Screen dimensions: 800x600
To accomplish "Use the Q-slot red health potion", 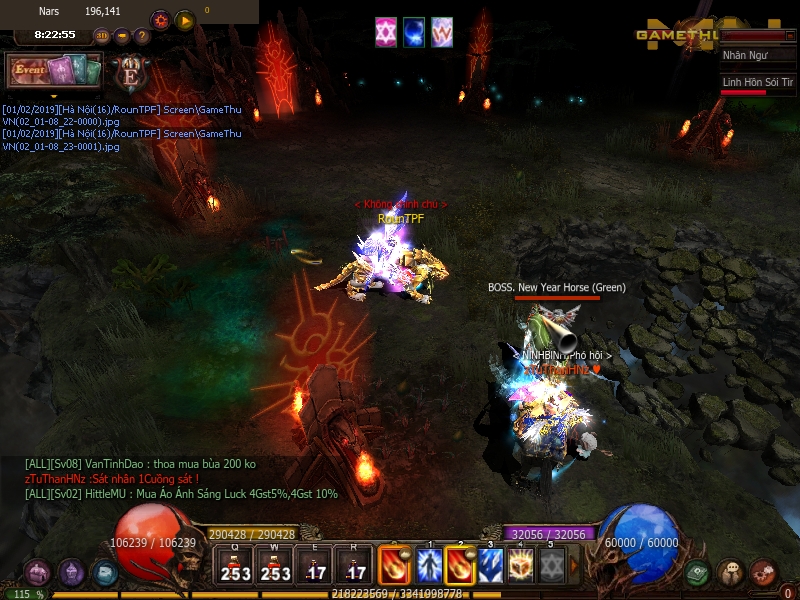I will [236, 566].
